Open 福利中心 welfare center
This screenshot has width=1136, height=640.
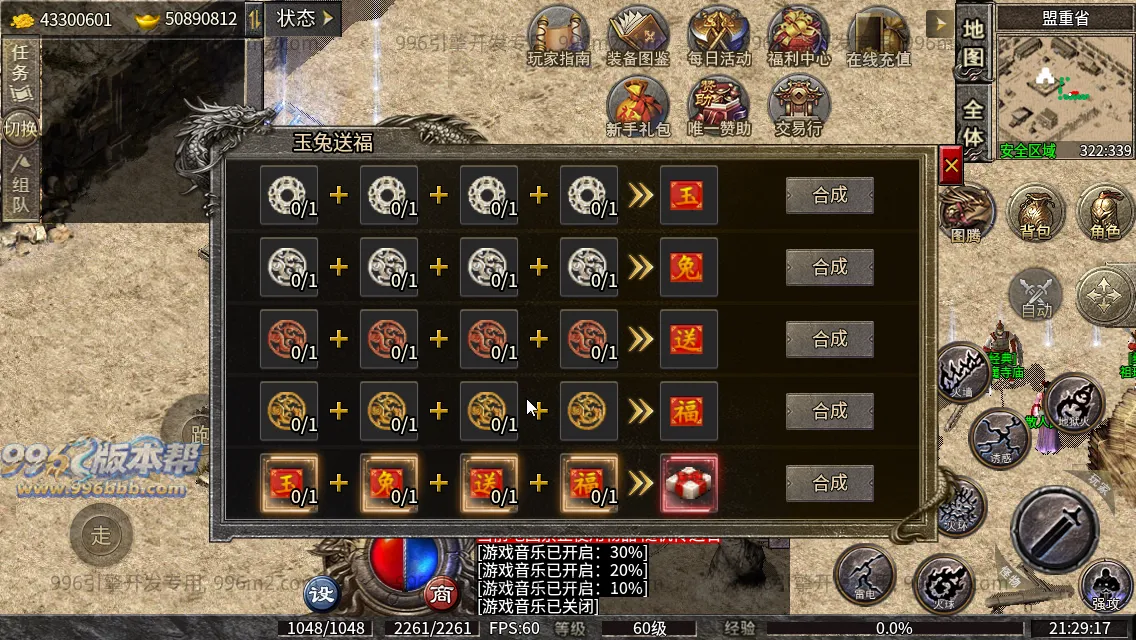[x=799, y=36]
